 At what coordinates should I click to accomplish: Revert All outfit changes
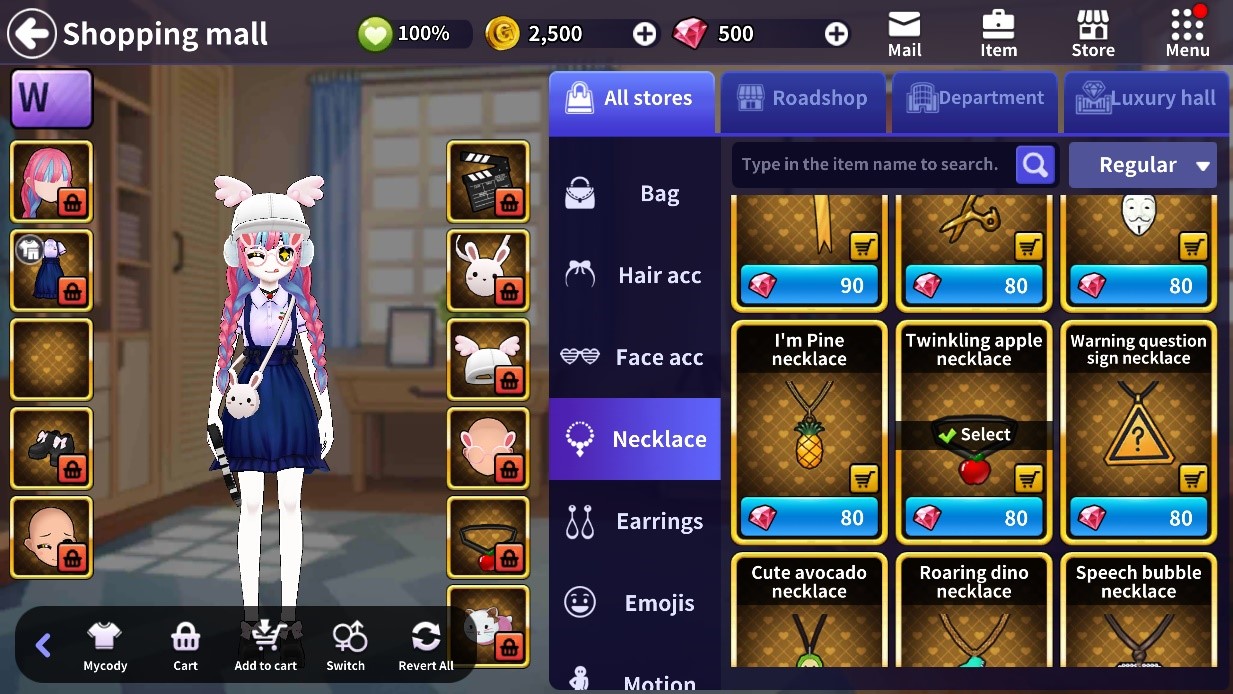tap(426, 645)
